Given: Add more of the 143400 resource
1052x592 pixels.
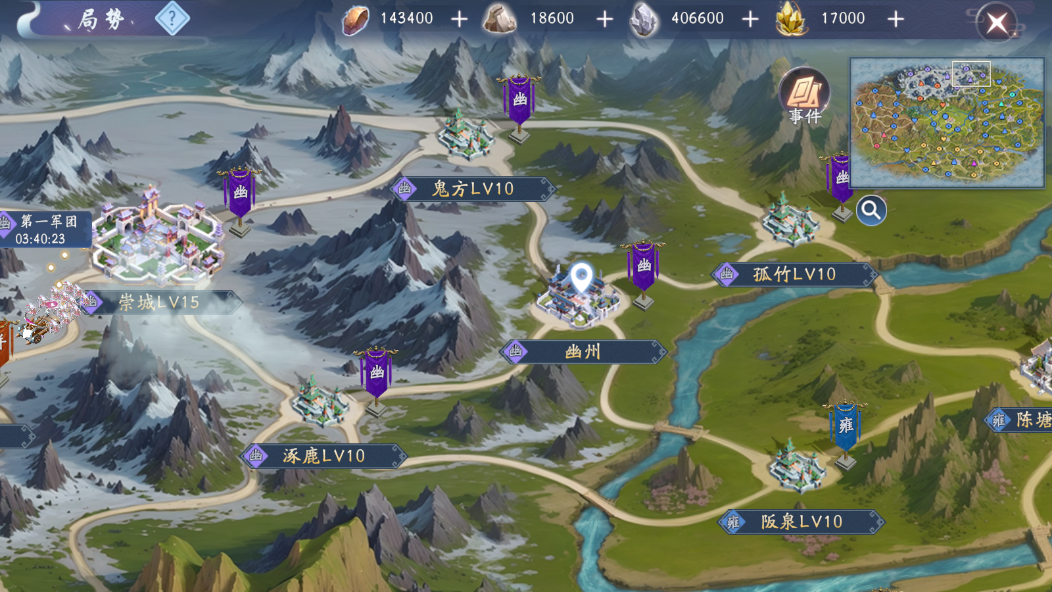Looking at the screenshot, I should [x=459, y=19].
